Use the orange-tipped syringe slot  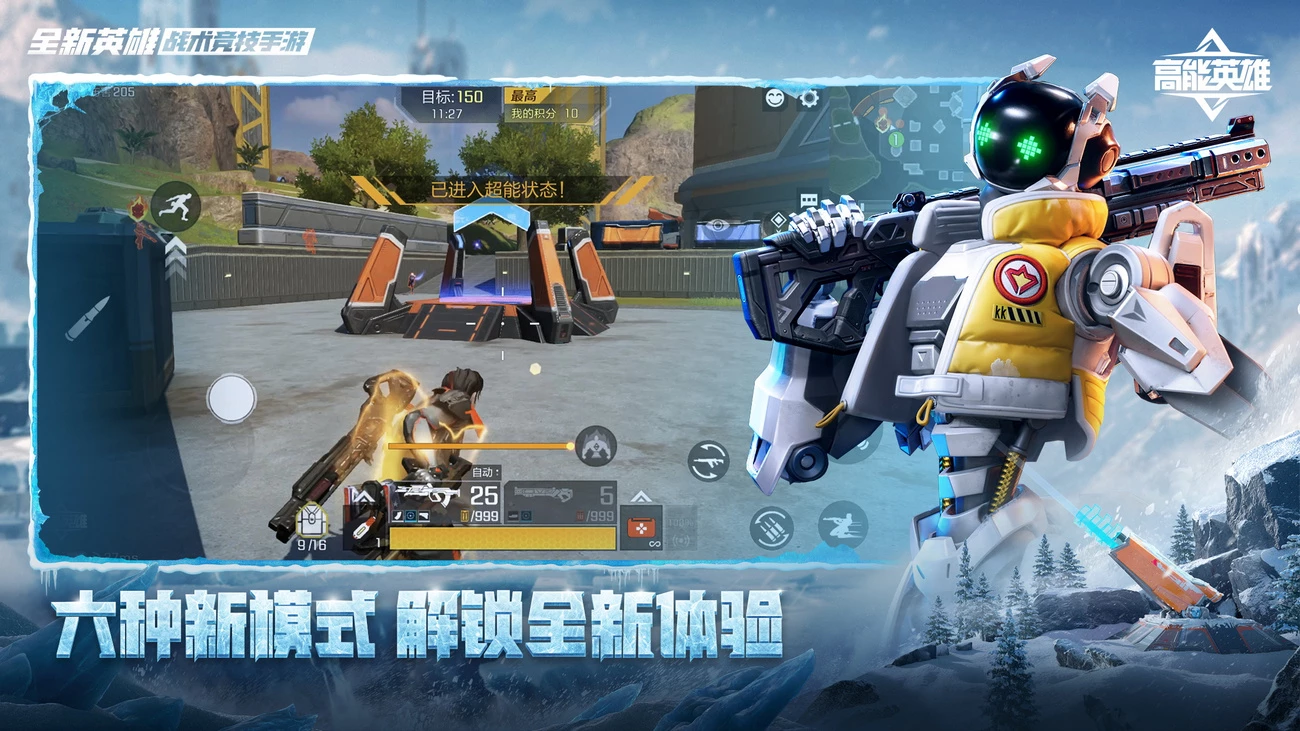[x=362, y=528]
